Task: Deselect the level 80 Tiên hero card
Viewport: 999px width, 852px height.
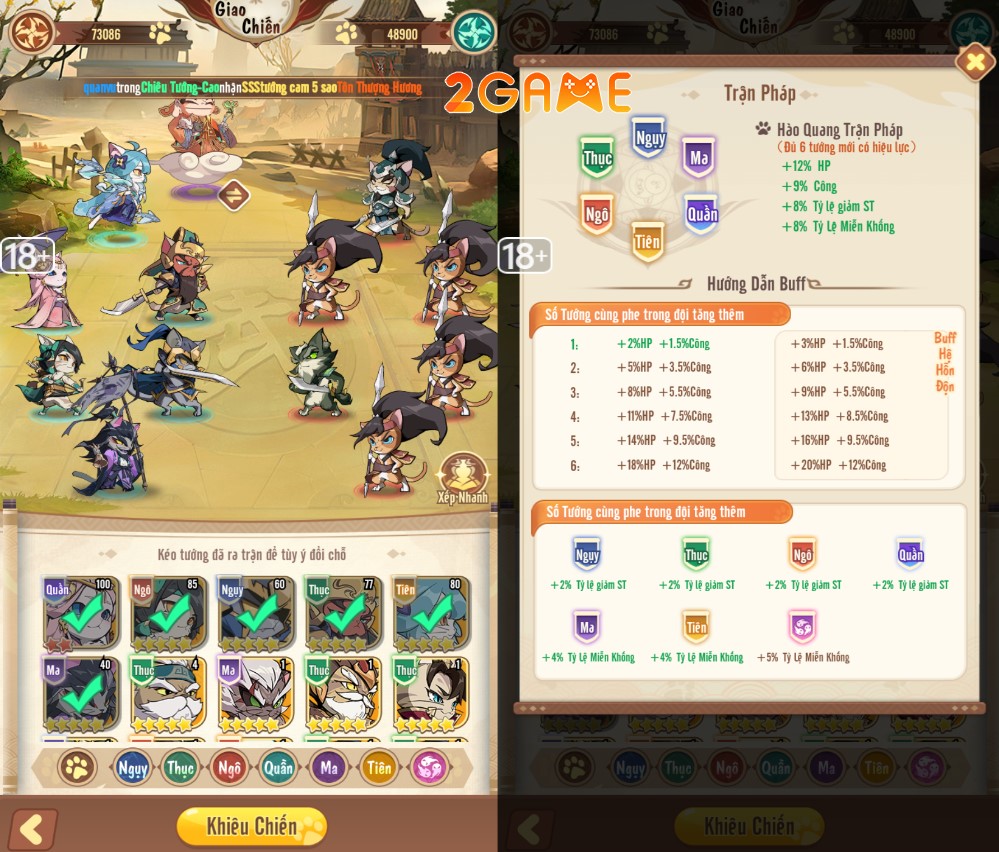Action: click(431, 614)
